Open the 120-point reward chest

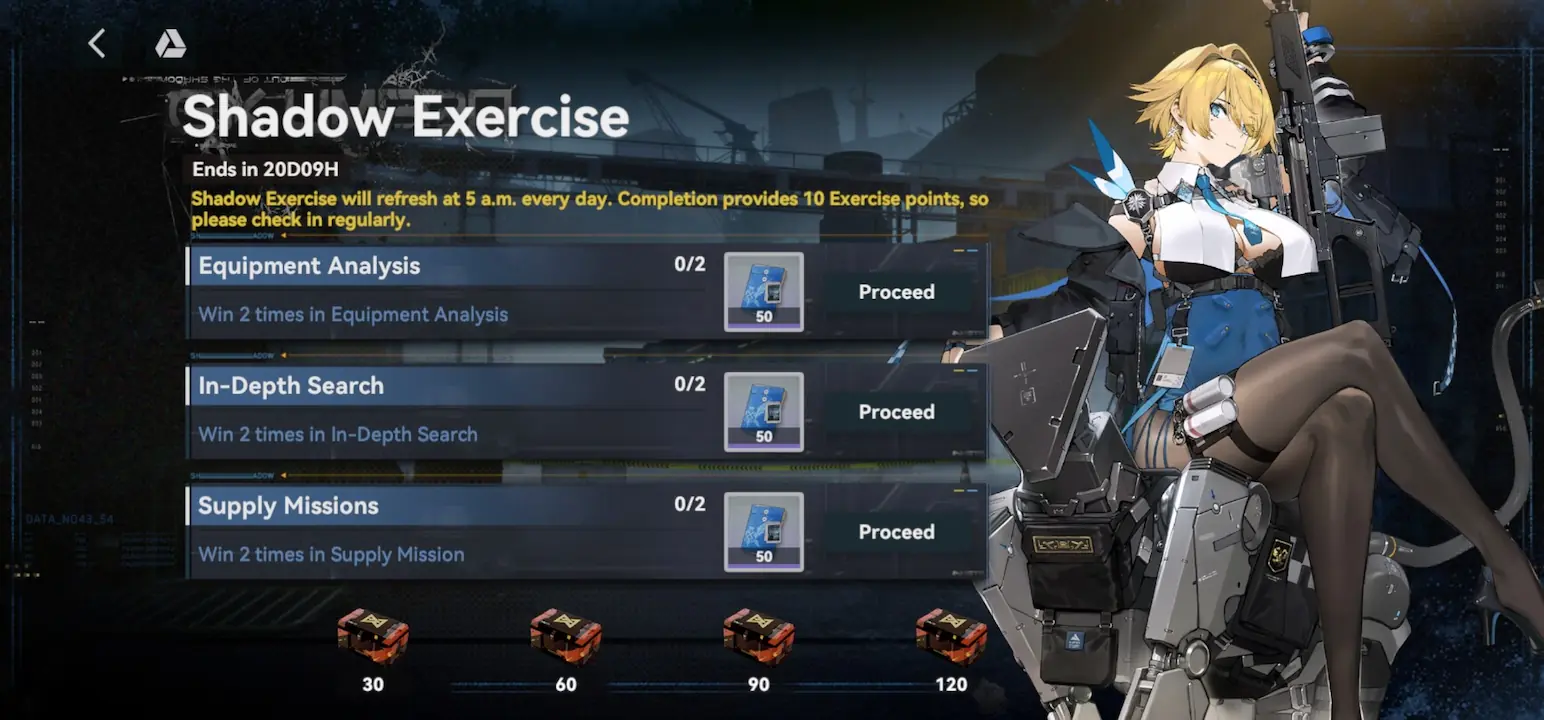951,636
